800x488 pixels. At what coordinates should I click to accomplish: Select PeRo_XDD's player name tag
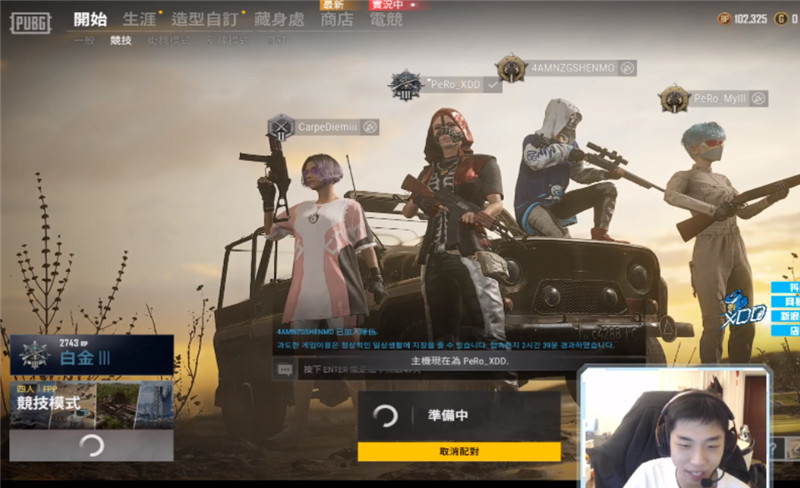456,85
